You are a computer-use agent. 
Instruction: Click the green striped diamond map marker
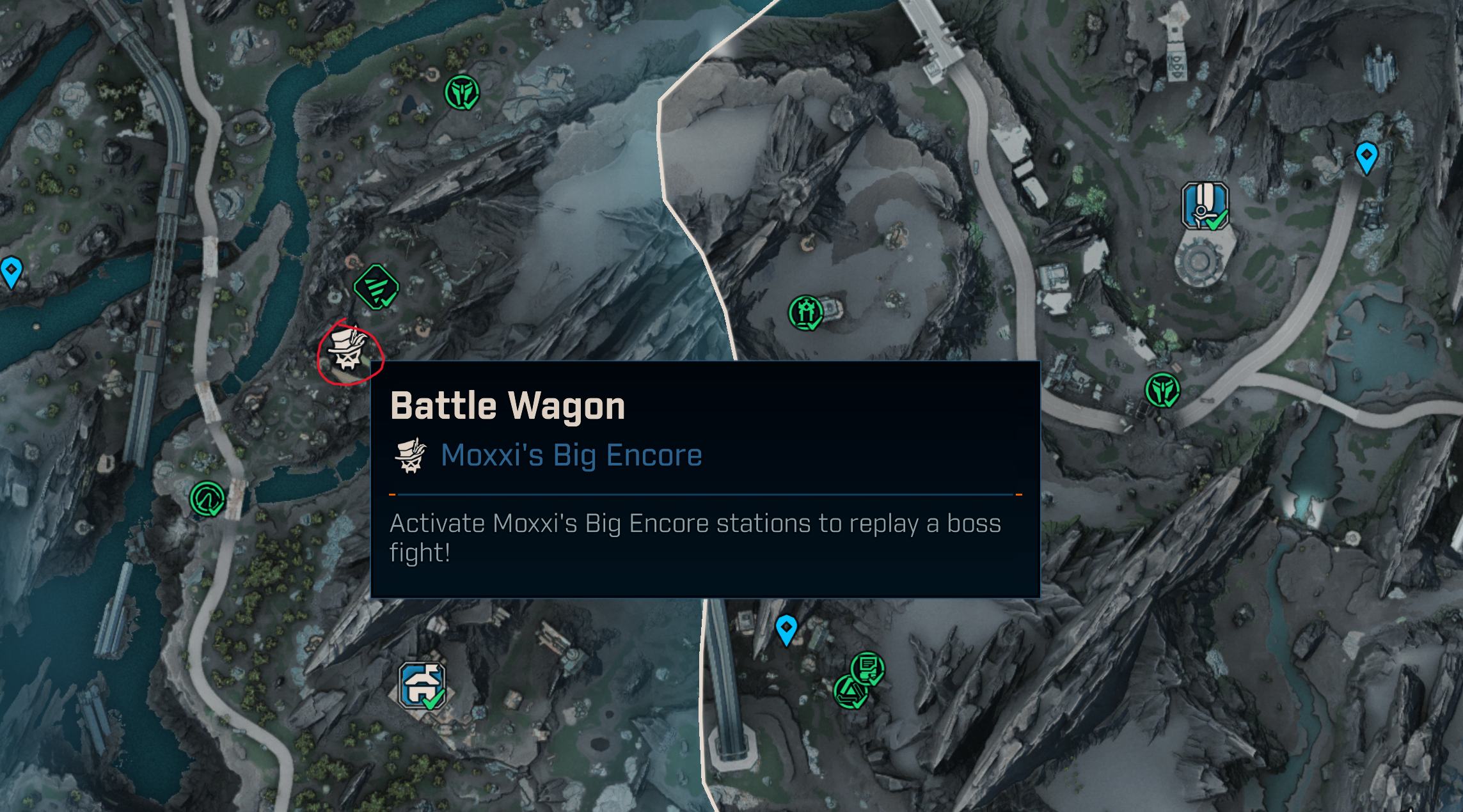click(376, 287)
